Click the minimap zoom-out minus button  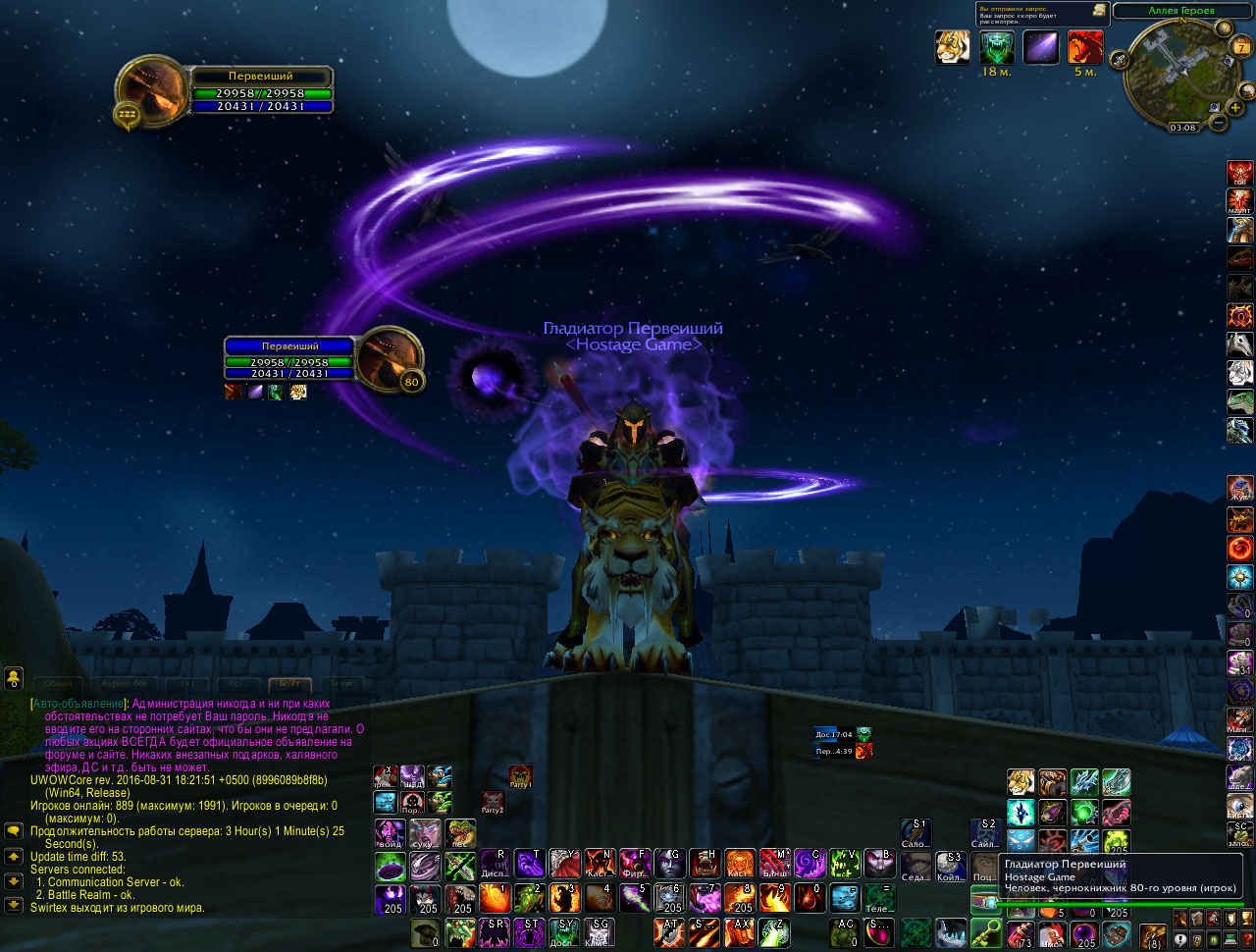click(1218, 123)
